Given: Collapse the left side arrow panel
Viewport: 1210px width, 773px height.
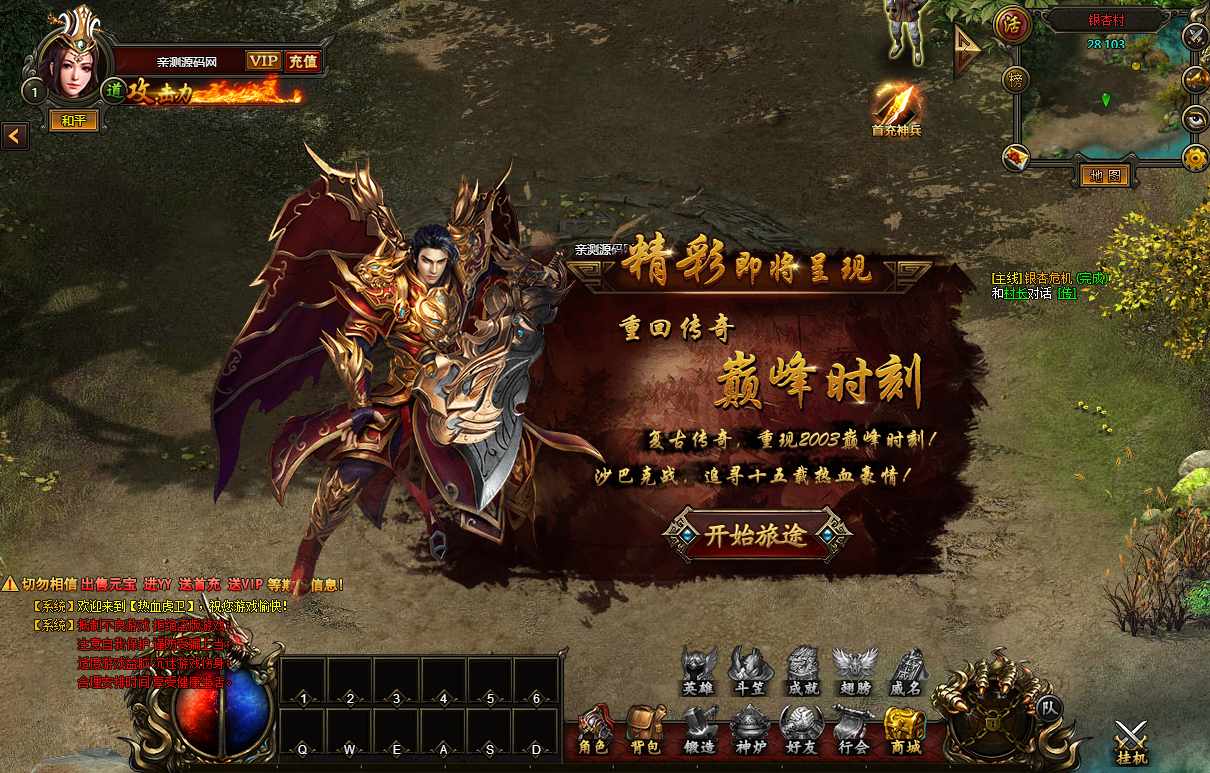Looking at the screenshot, I should point(14,135).
